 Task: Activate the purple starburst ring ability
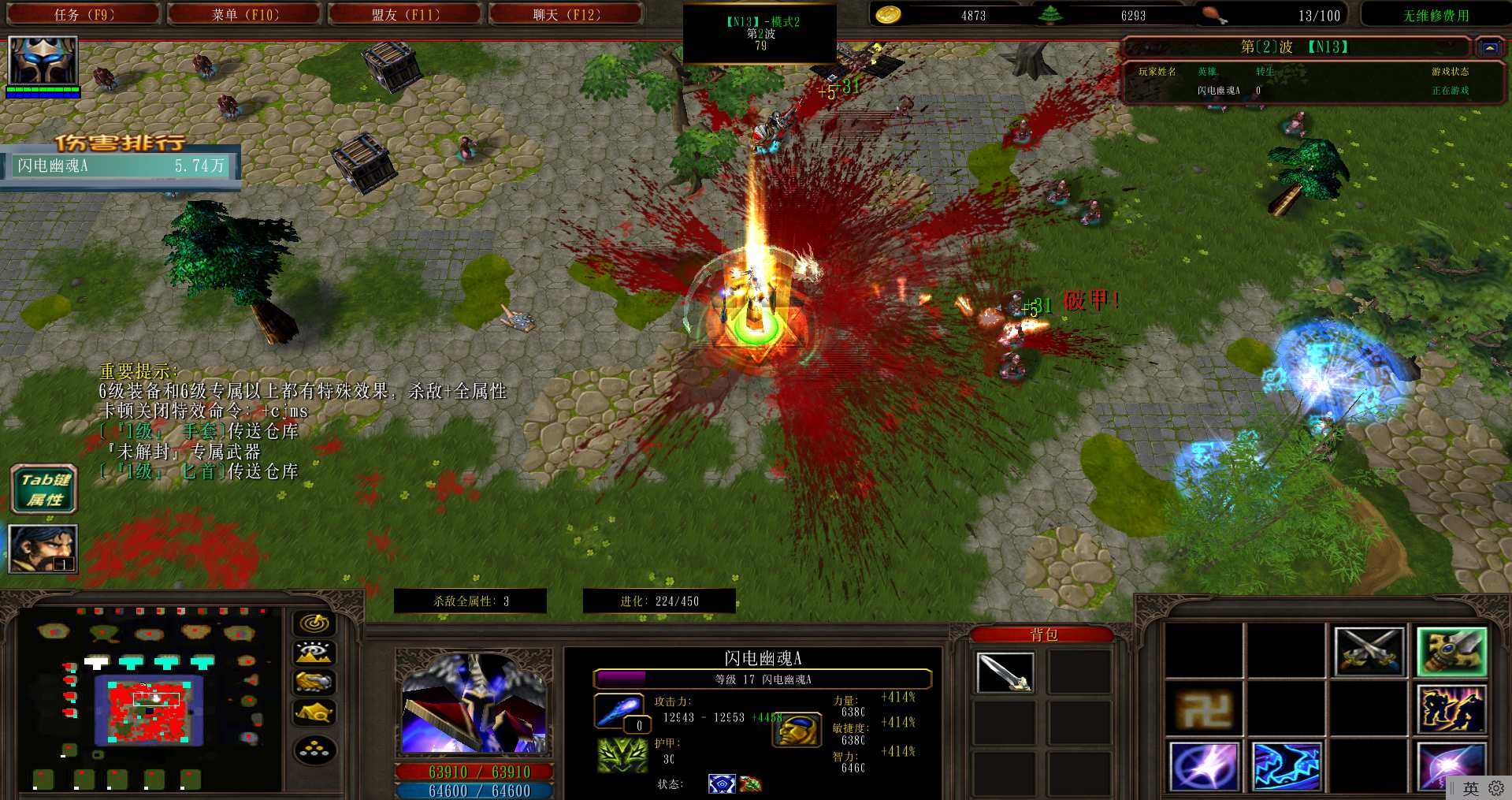(x=1203, y=765)
